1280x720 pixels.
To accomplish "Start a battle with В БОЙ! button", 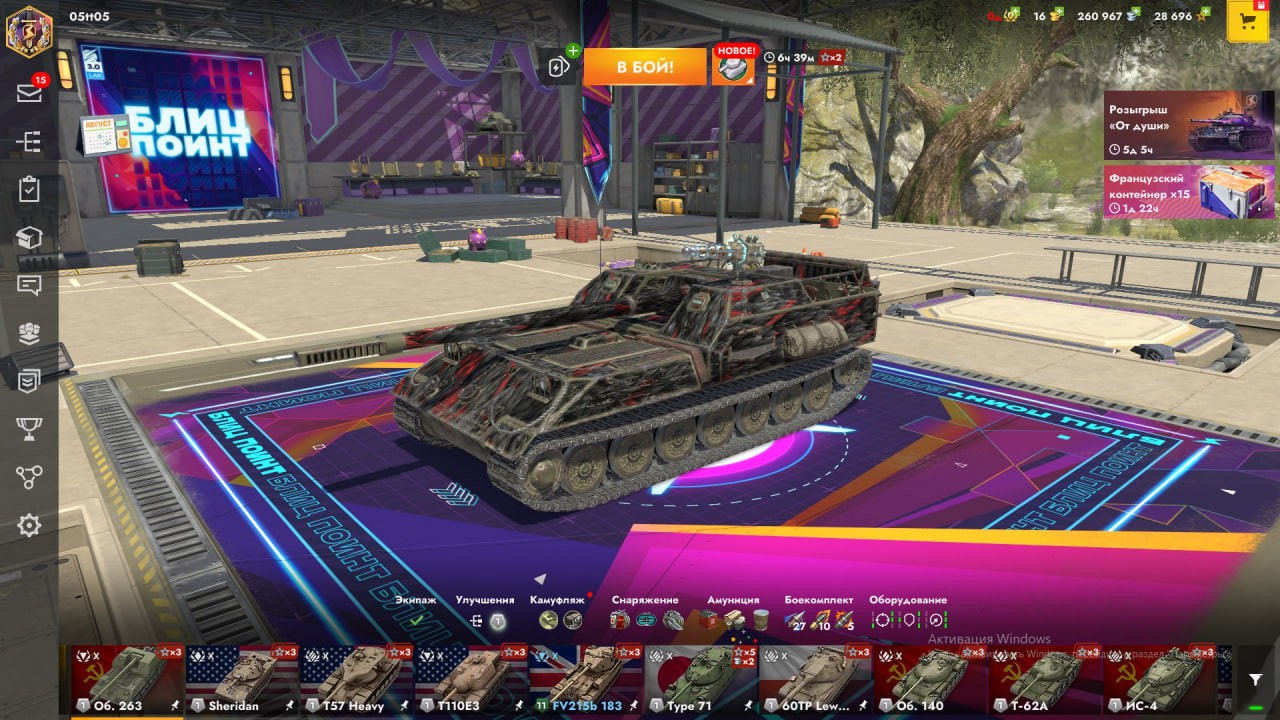I will pos(644,67).
